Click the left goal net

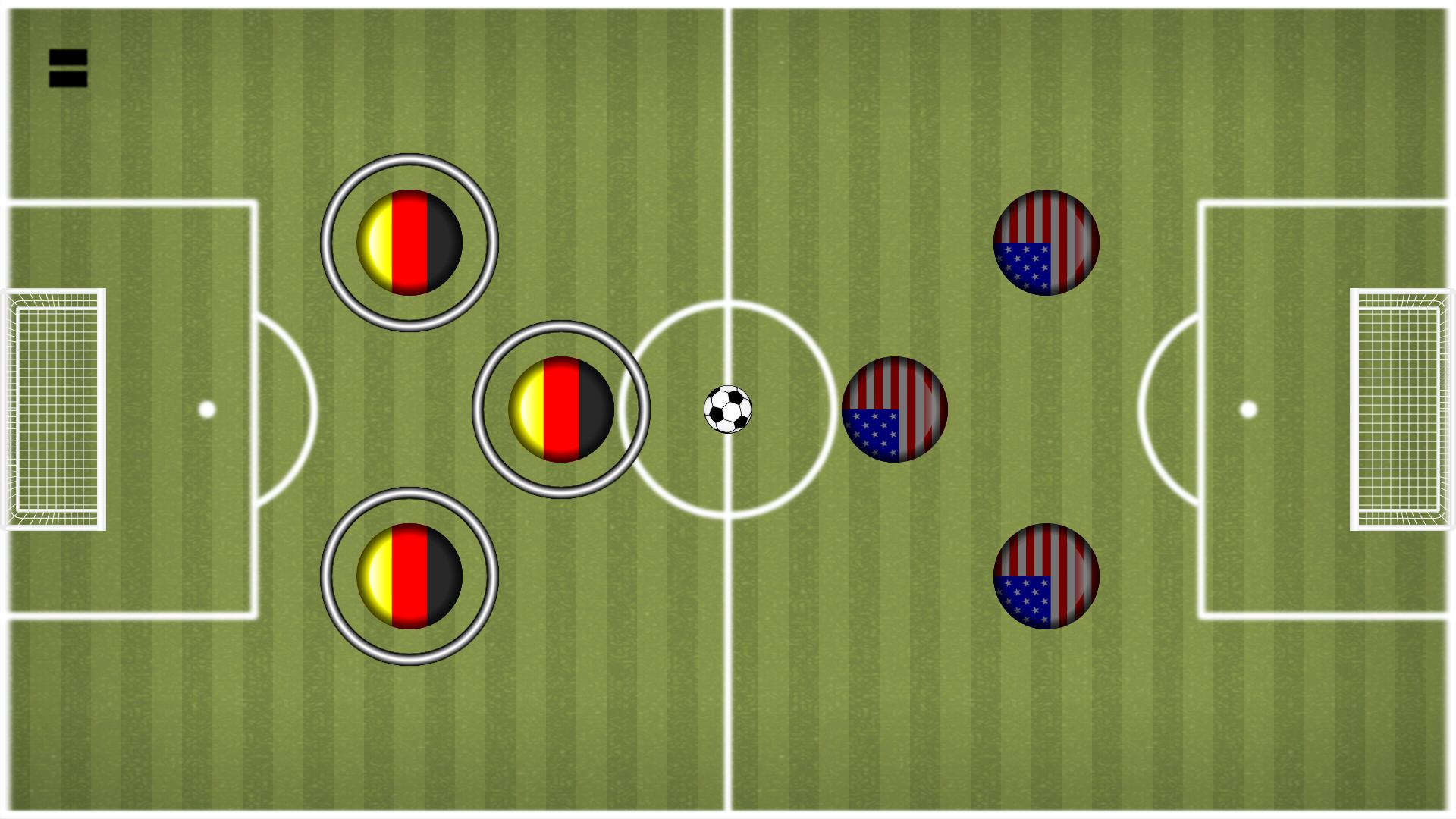coord(53,409)
